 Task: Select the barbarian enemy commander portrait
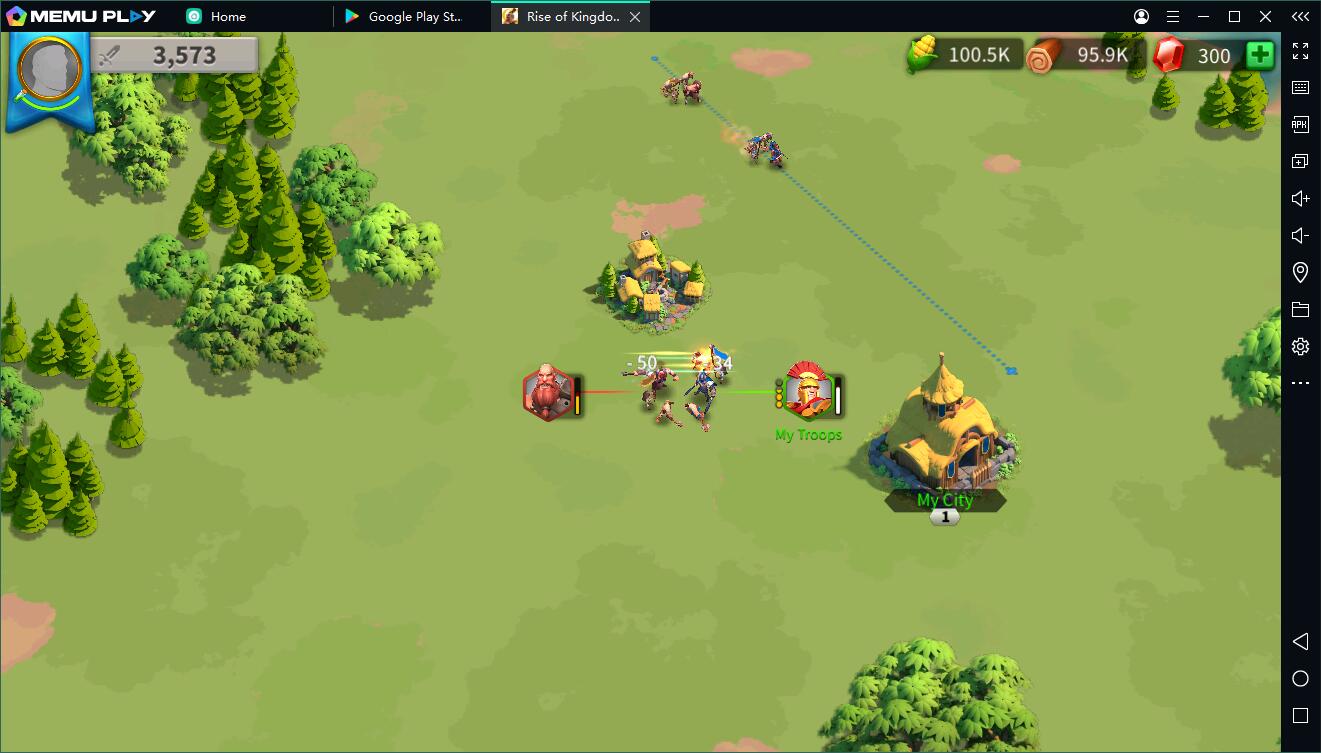(x=548, y=392)
